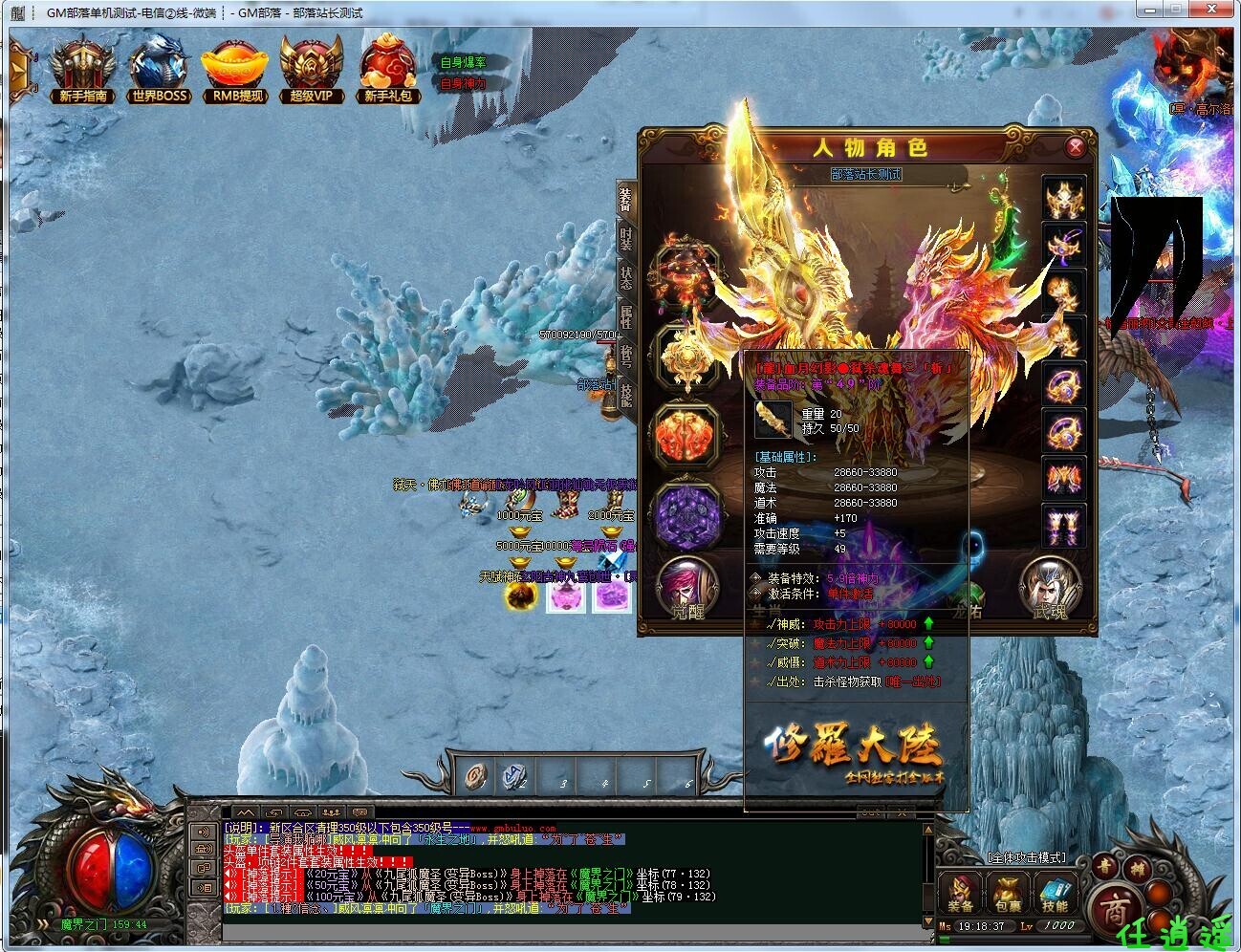Switch to the 称号 title tab
This screenshot has width=1241, height=952.
coord(625,357)
